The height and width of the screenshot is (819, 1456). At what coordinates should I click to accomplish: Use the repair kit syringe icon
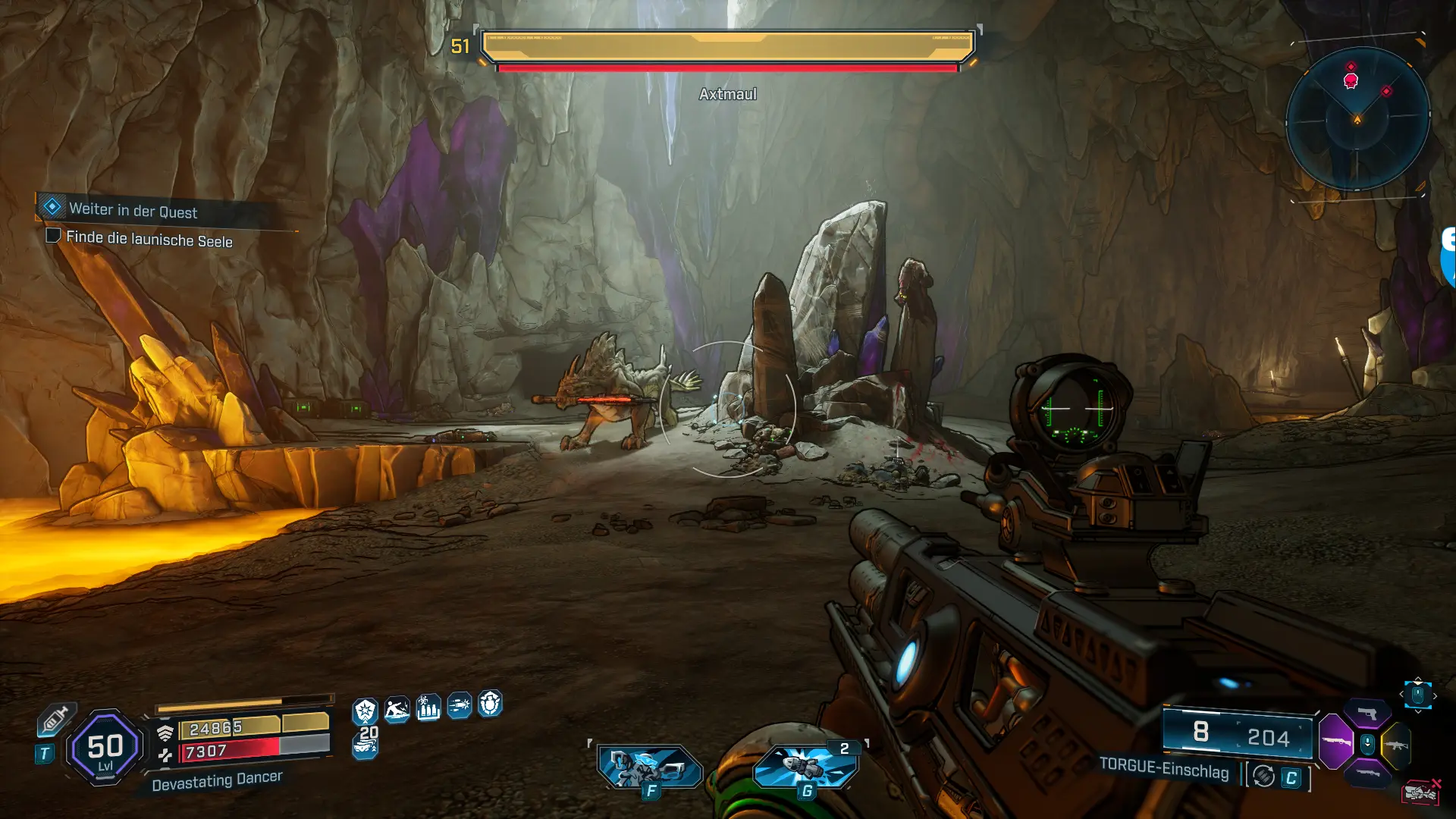click(55, 719)
